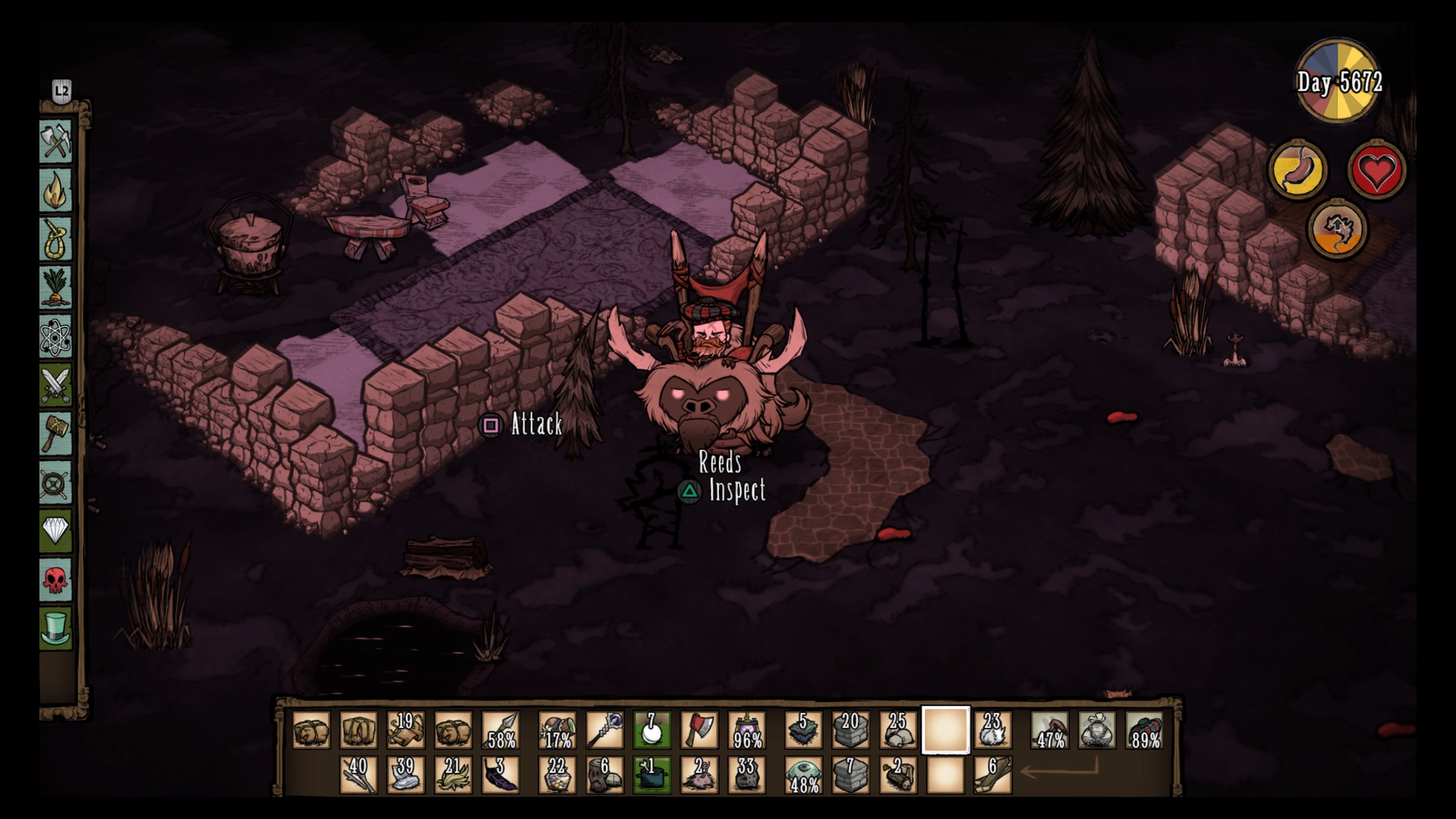Open the Fight crossed-swords crafting tab
This screenshot has width=1456, height=819.
coord(55,386)
